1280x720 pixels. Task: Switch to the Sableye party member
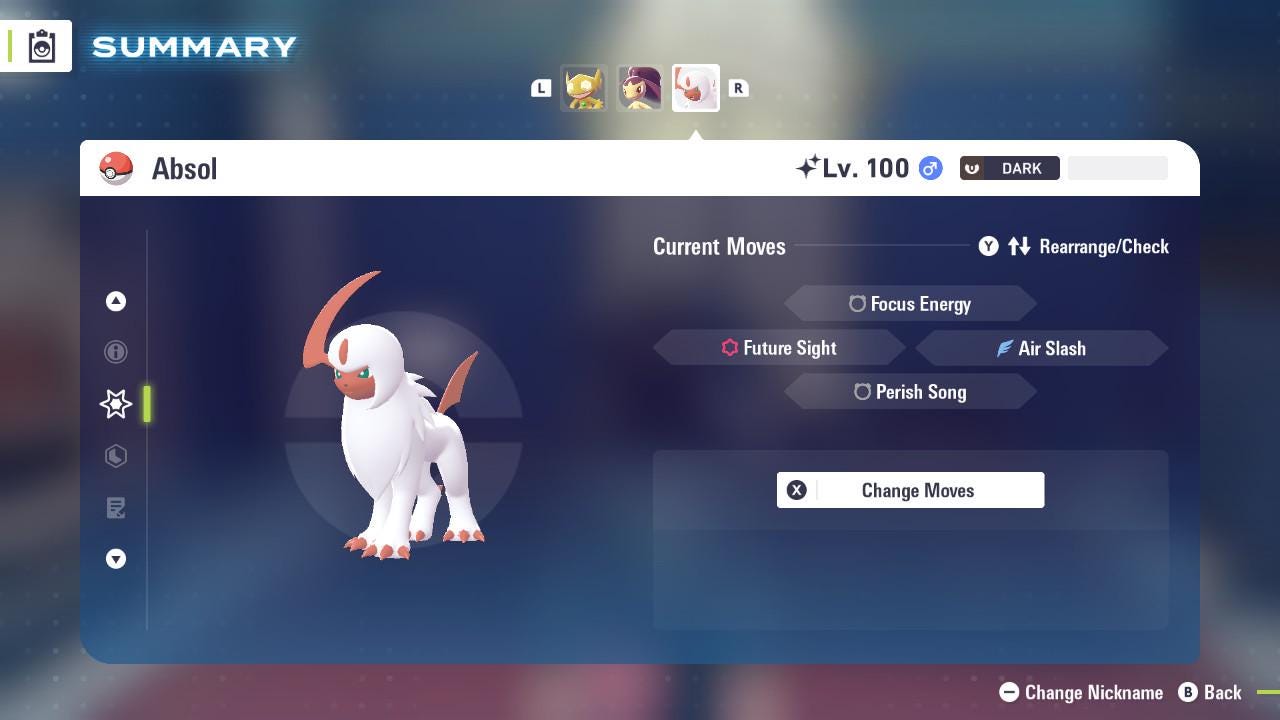[x=584, y=88]
